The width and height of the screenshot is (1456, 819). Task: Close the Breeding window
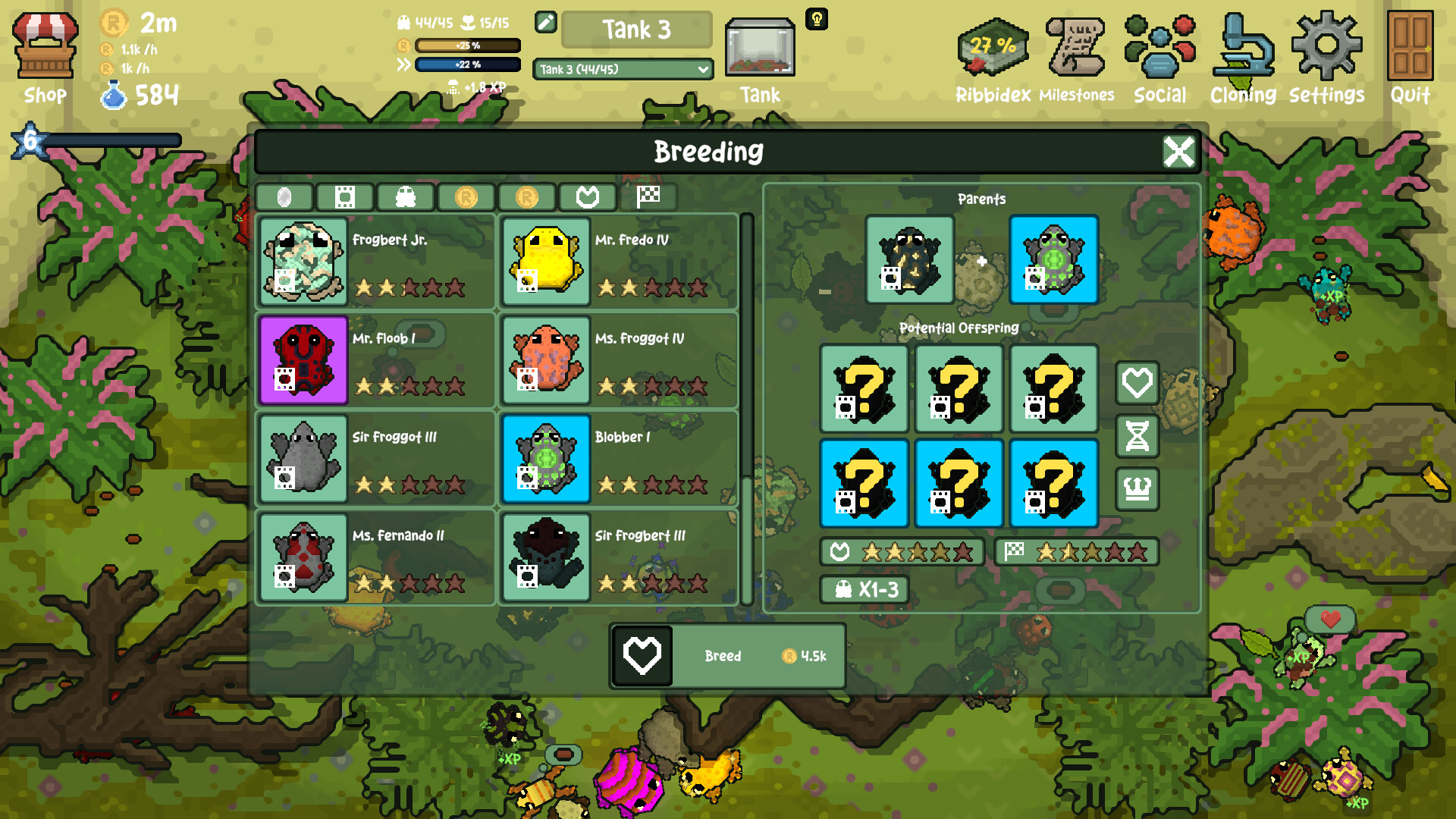pyautogui.click(x=1178, y=152)
